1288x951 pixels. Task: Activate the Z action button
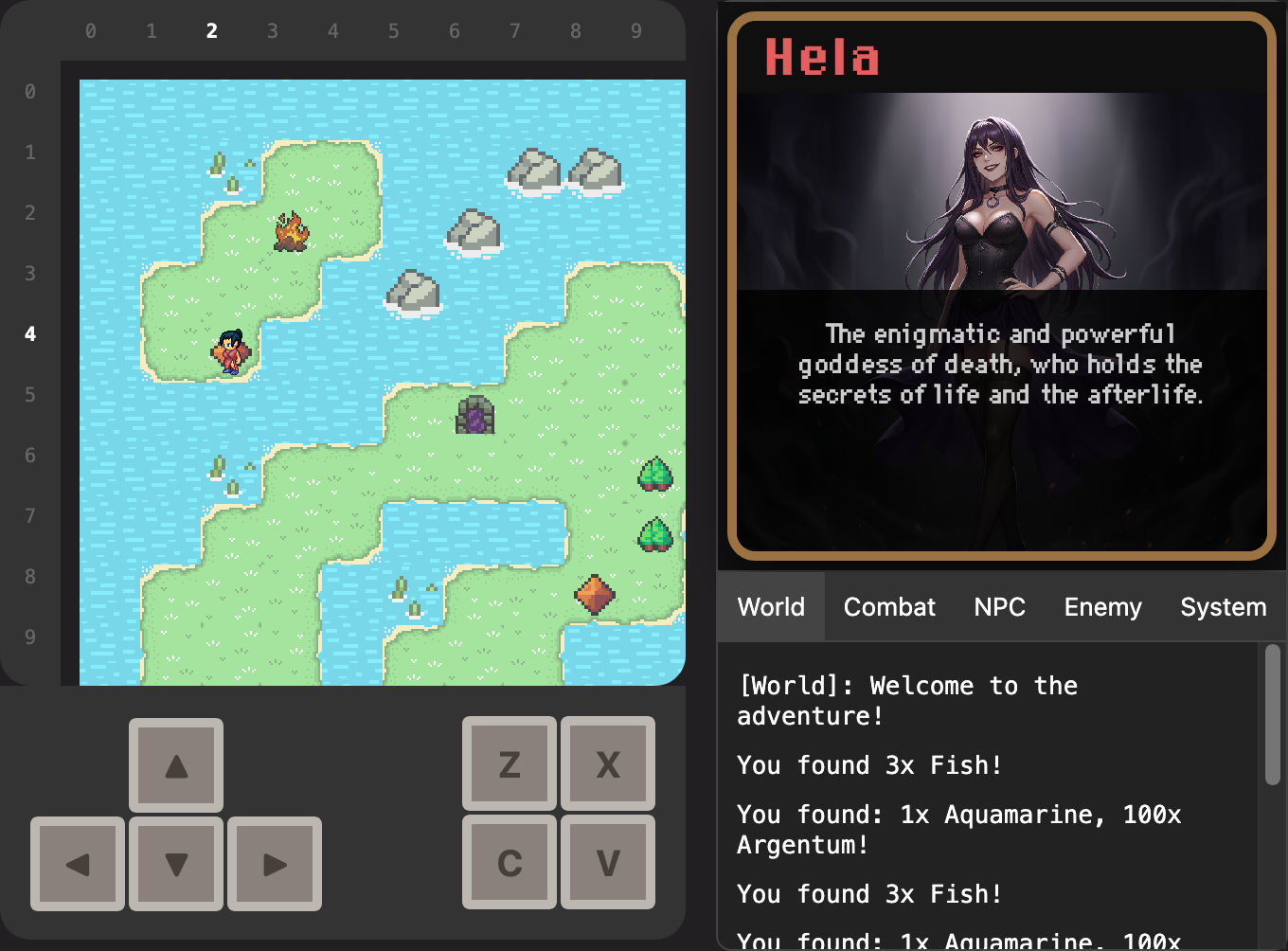(x=510, y=763)
